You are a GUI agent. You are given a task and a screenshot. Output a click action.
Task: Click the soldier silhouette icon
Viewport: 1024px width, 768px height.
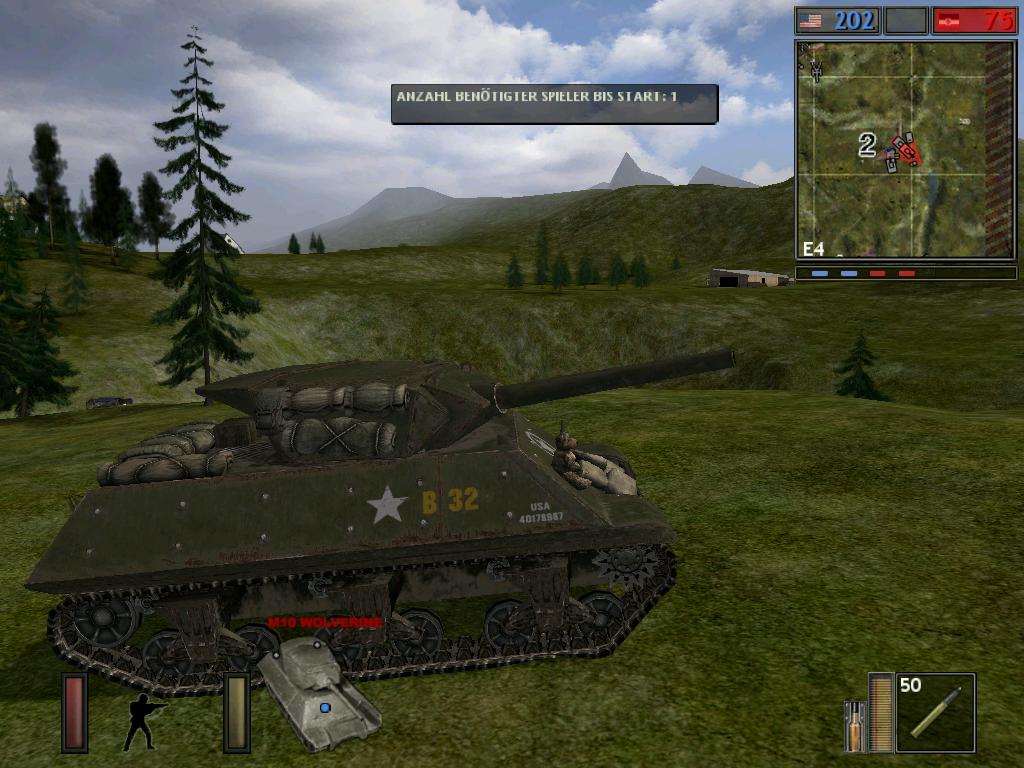141,720
